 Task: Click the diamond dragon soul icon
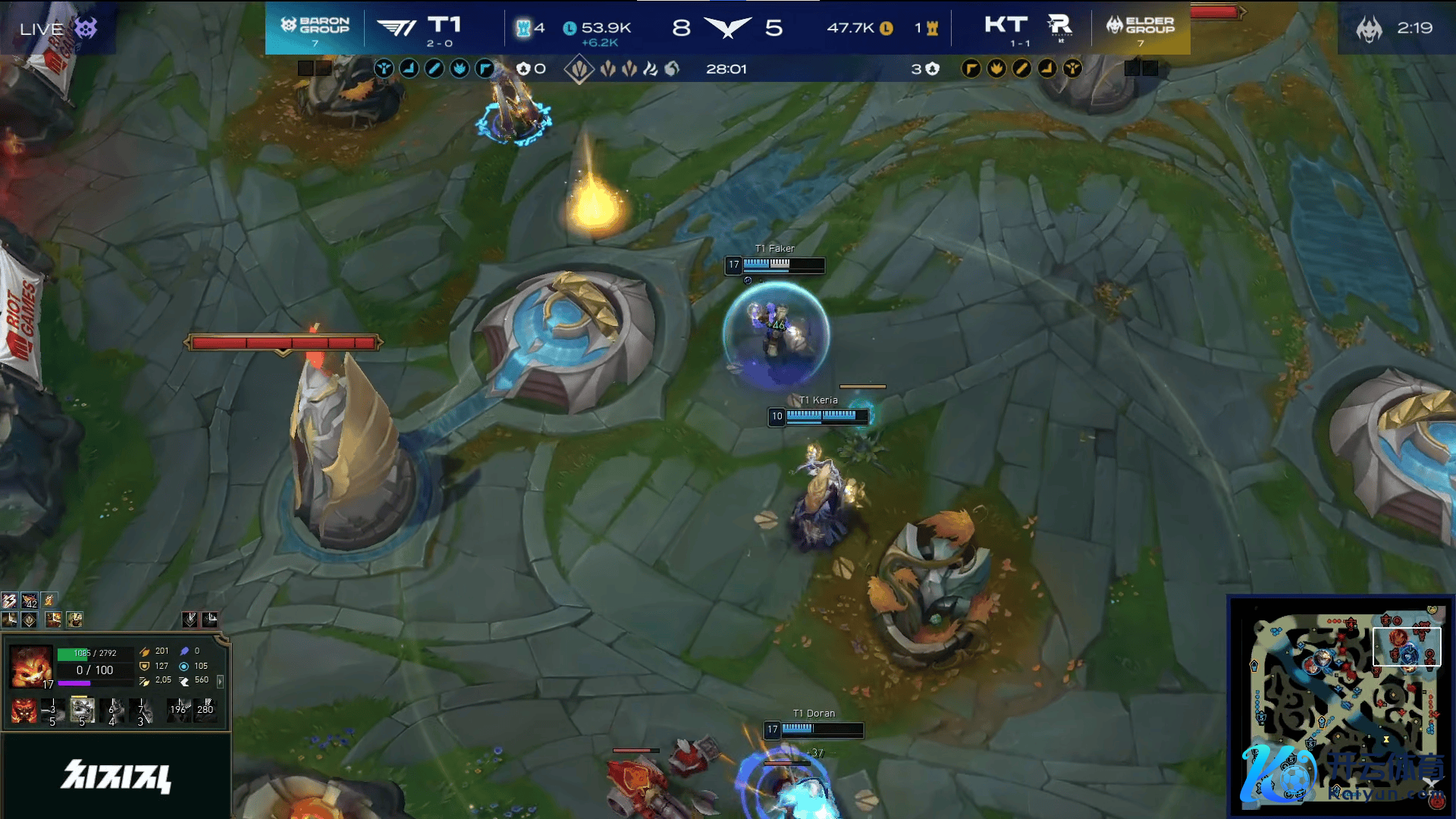(579, 70)
